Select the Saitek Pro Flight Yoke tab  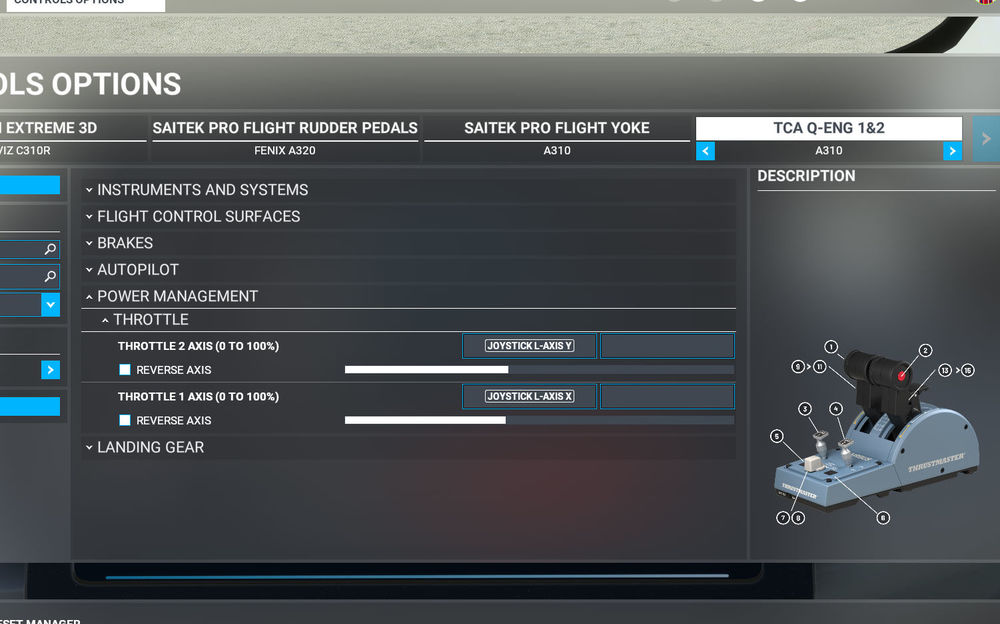(557, 129)
